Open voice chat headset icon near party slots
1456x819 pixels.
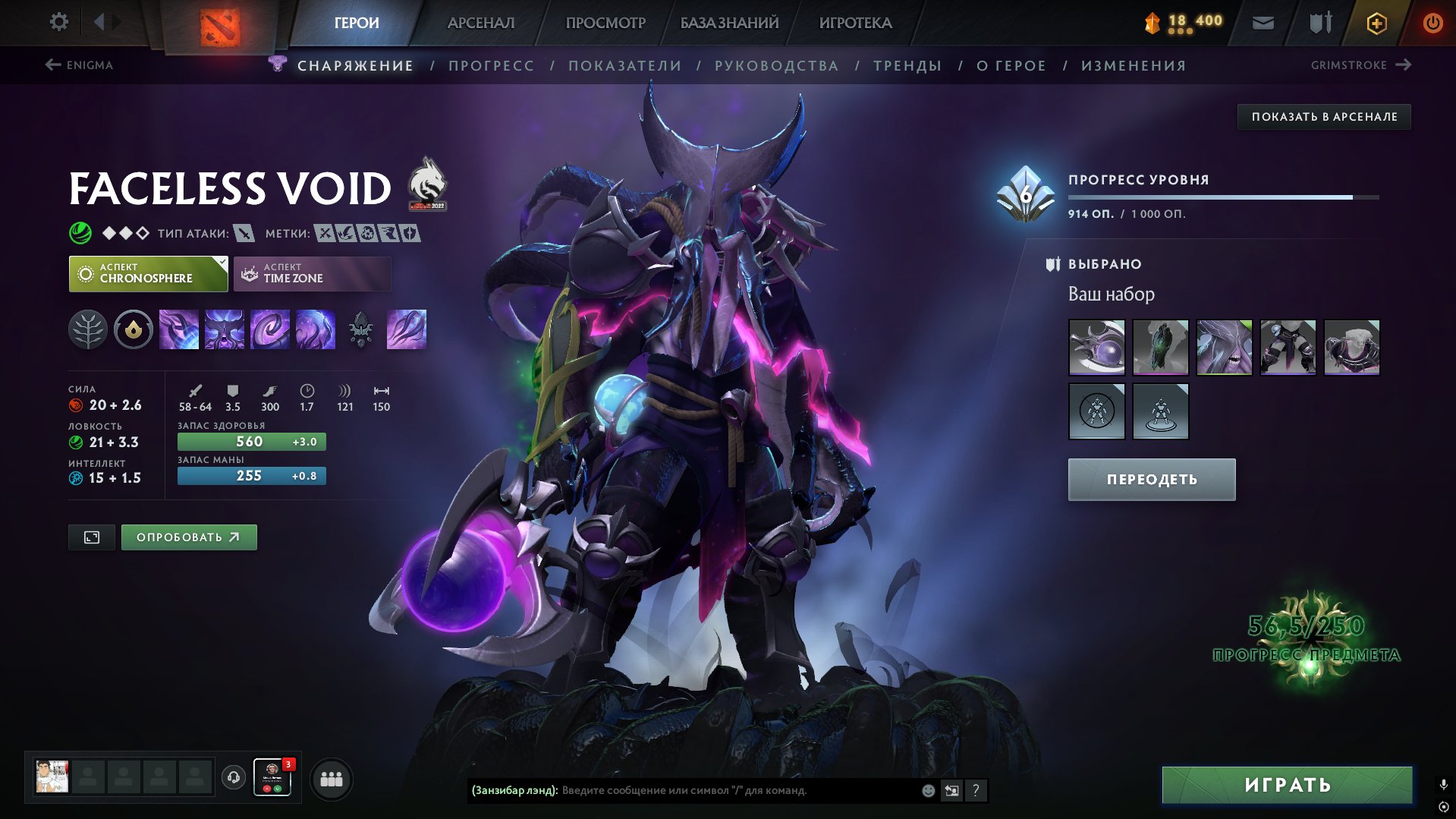pyautogui.click(x=233, y=778)
